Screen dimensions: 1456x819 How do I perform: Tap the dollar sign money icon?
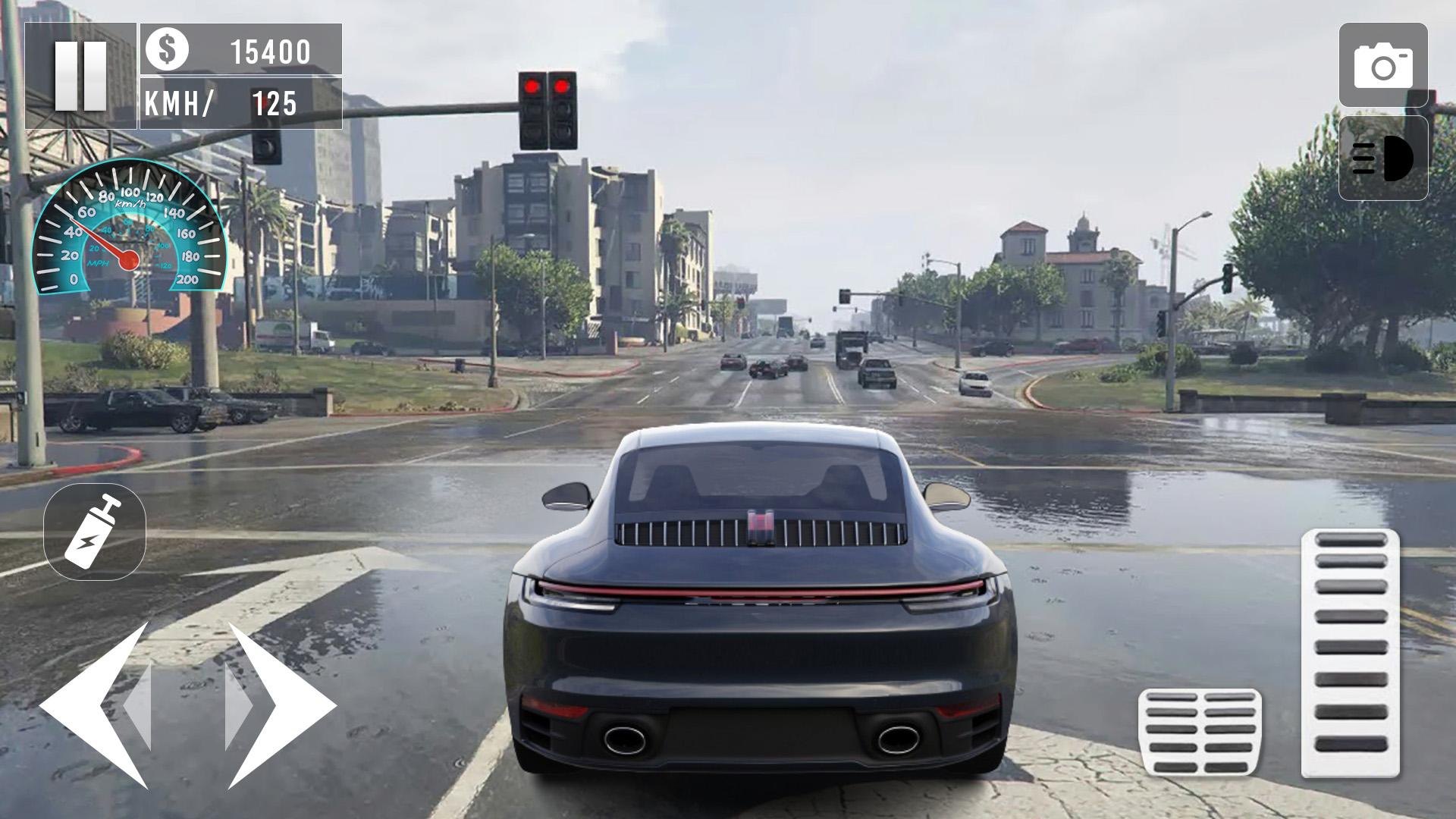click(168, 51)
